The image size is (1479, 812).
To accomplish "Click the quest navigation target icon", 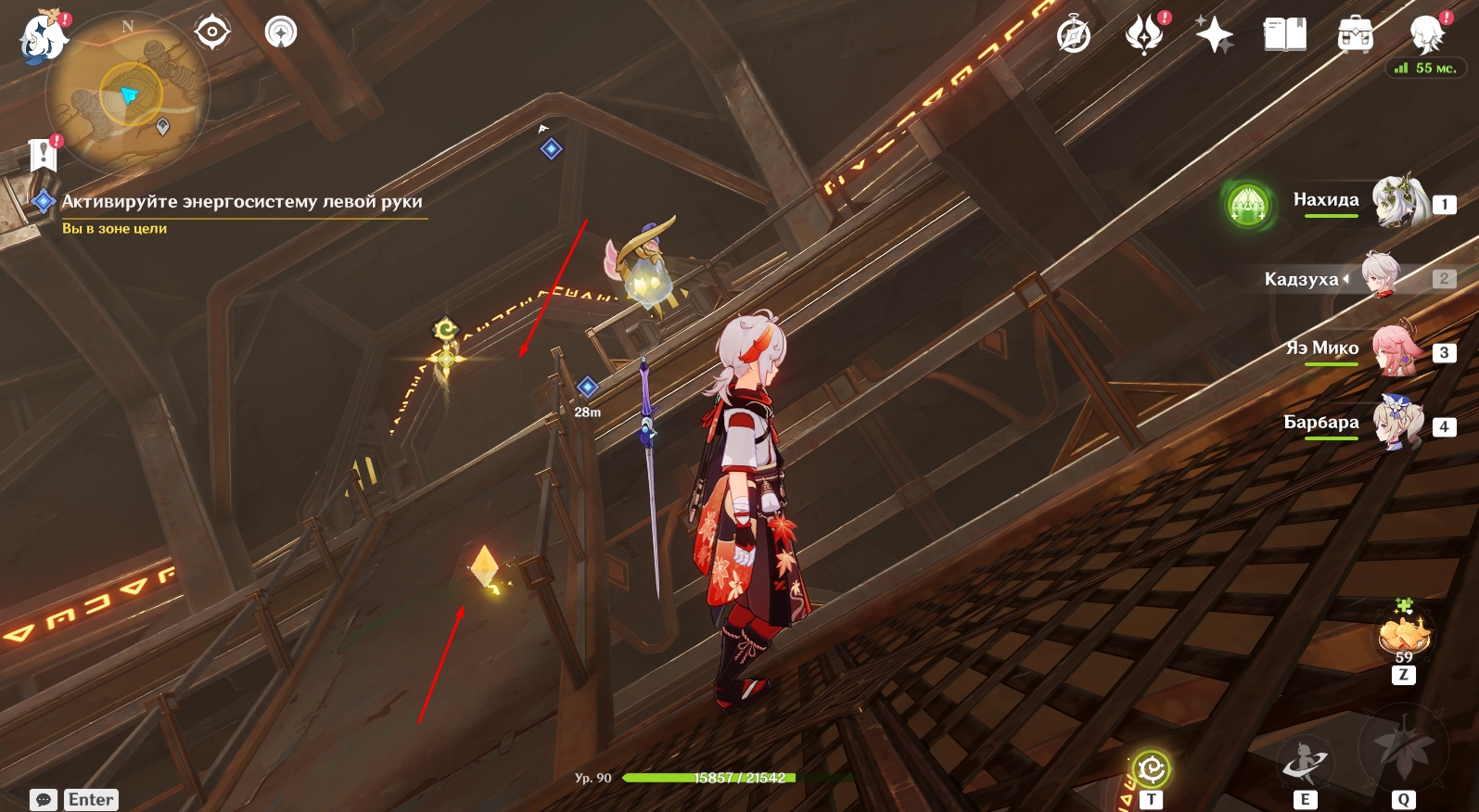I will [x=212, y=33].
